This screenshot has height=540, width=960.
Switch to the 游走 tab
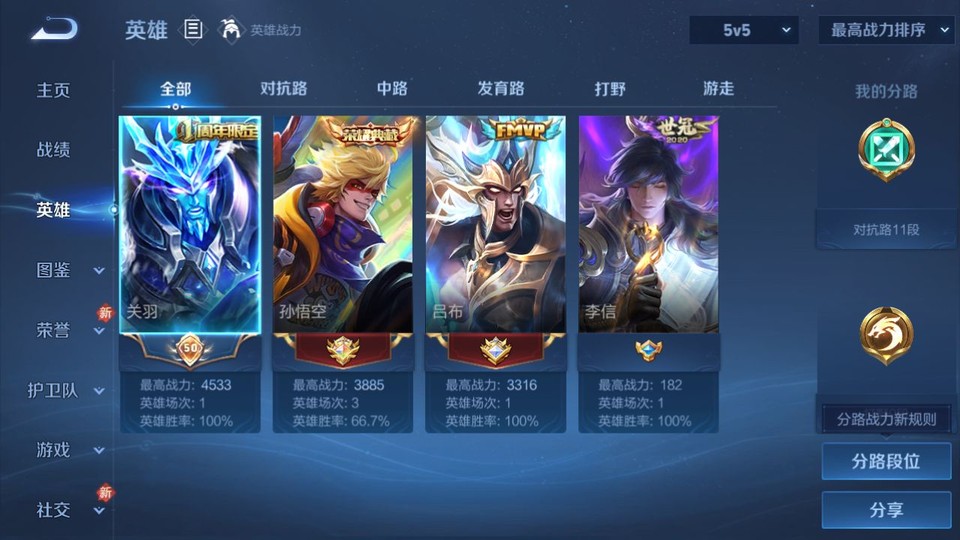click(718, 89)
